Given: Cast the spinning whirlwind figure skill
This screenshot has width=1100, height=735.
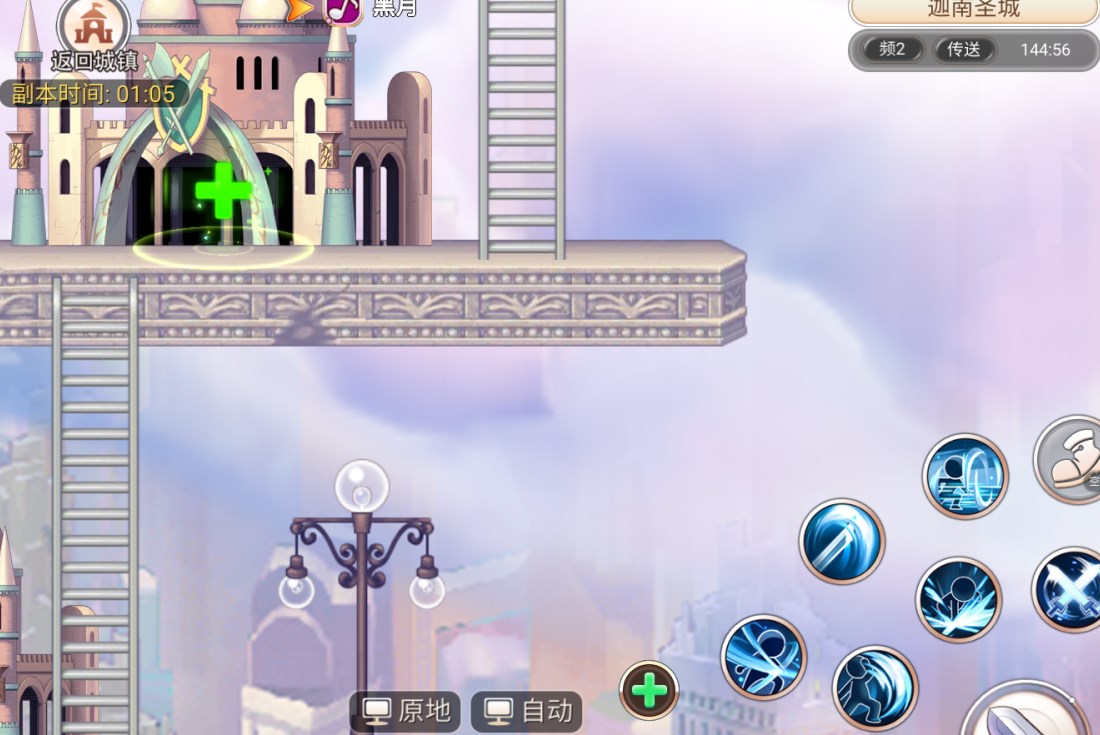Looking at the screenshot, I should point(763,657).
